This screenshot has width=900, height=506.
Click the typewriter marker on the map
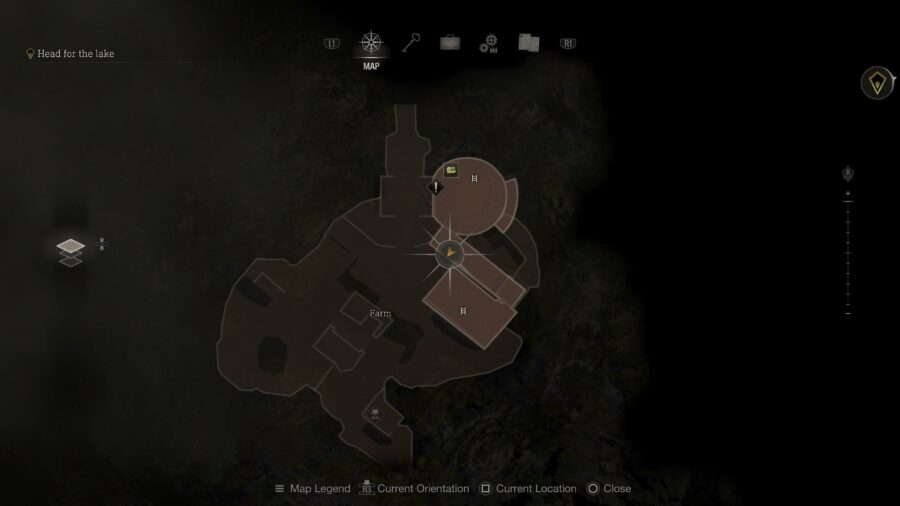375,412
